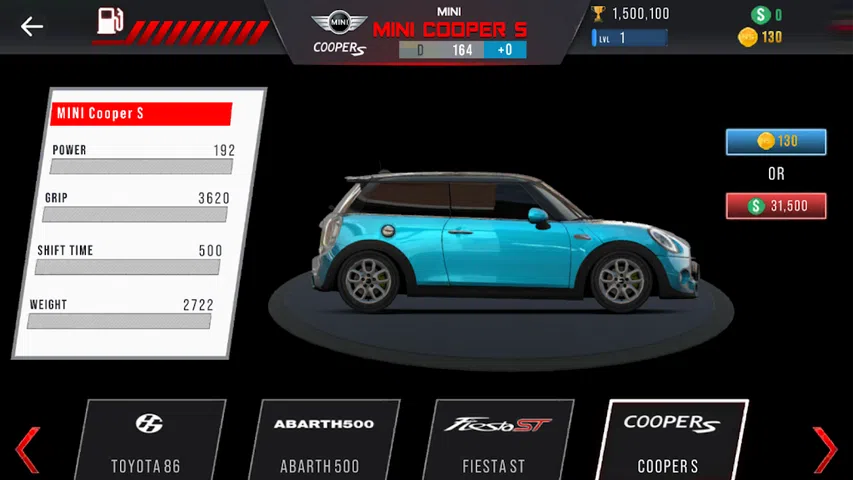Select the Toyota 86 car tile

148,440
